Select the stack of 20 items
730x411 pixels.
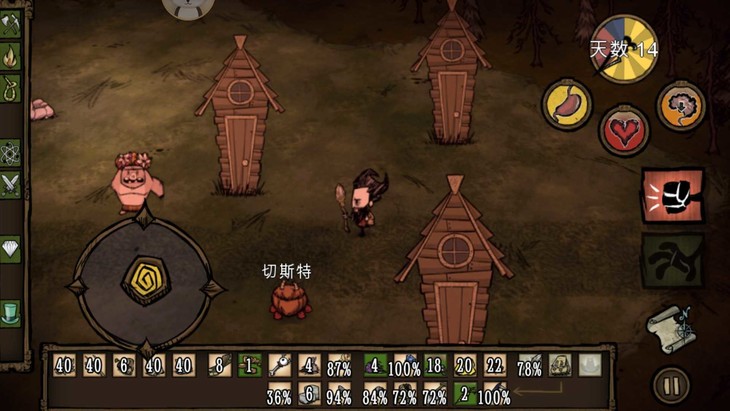pos(464,366)
